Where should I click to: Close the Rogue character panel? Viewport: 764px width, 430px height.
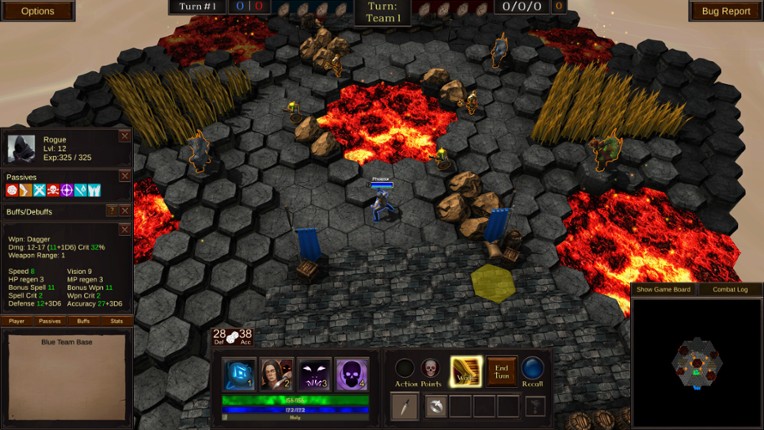tap(125, 135)
